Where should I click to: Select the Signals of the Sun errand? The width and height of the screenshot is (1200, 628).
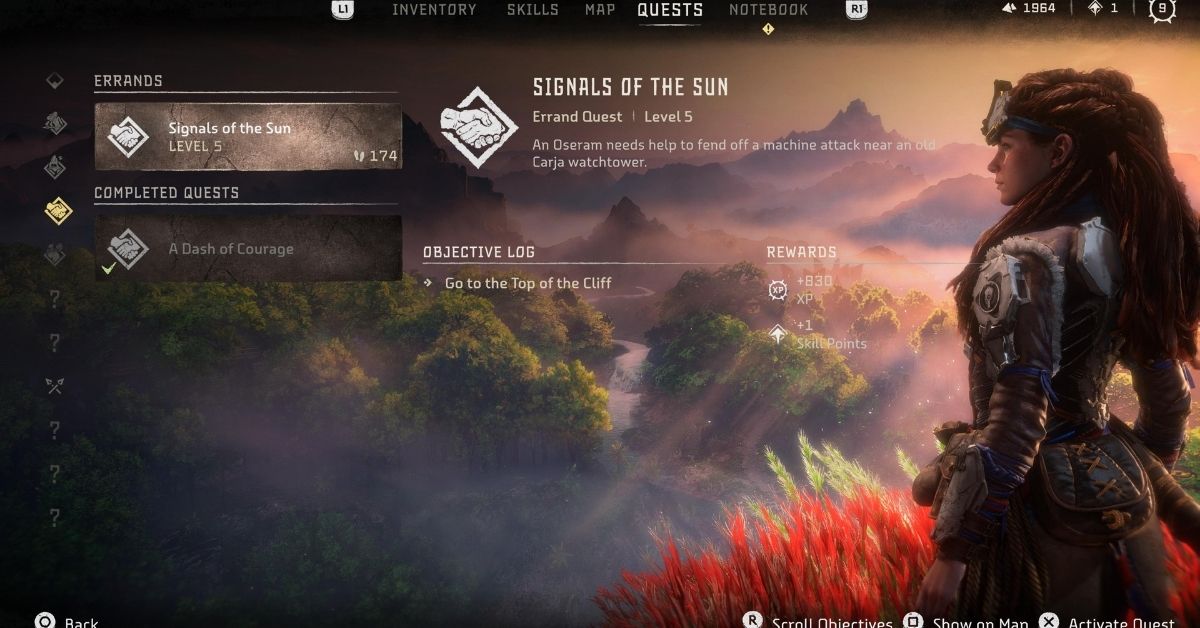click(248, 137)
